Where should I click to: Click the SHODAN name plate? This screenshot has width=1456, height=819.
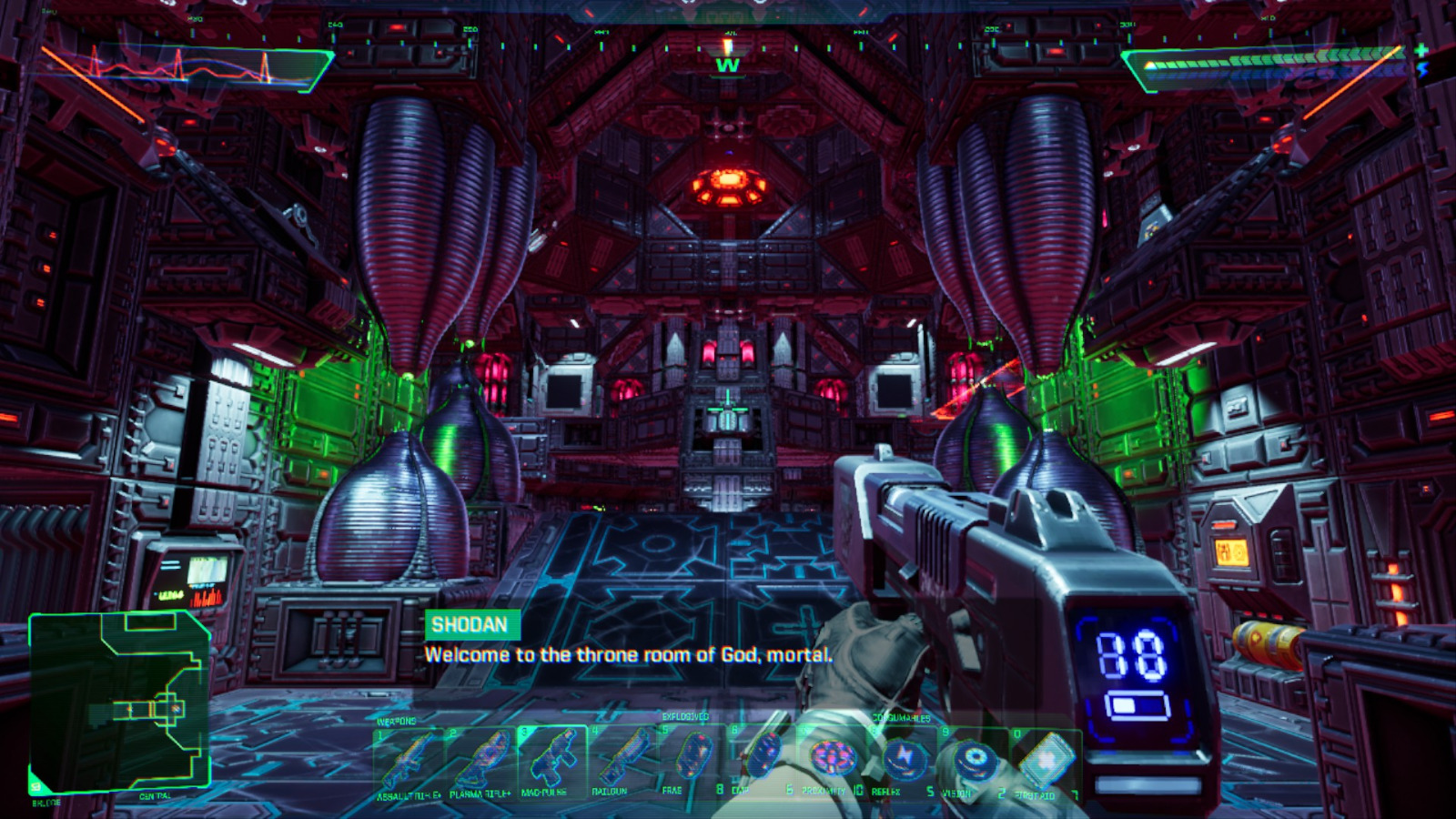[470, 626]
